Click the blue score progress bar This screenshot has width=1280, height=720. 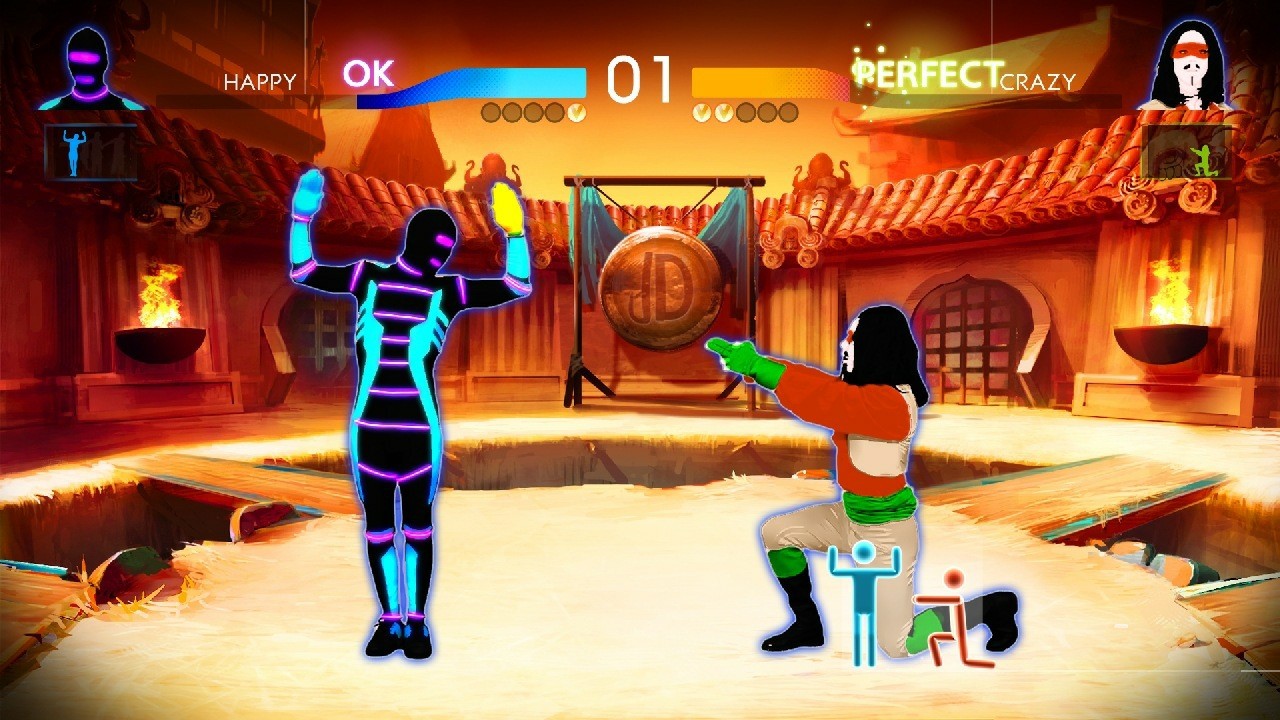pos(500,80)
